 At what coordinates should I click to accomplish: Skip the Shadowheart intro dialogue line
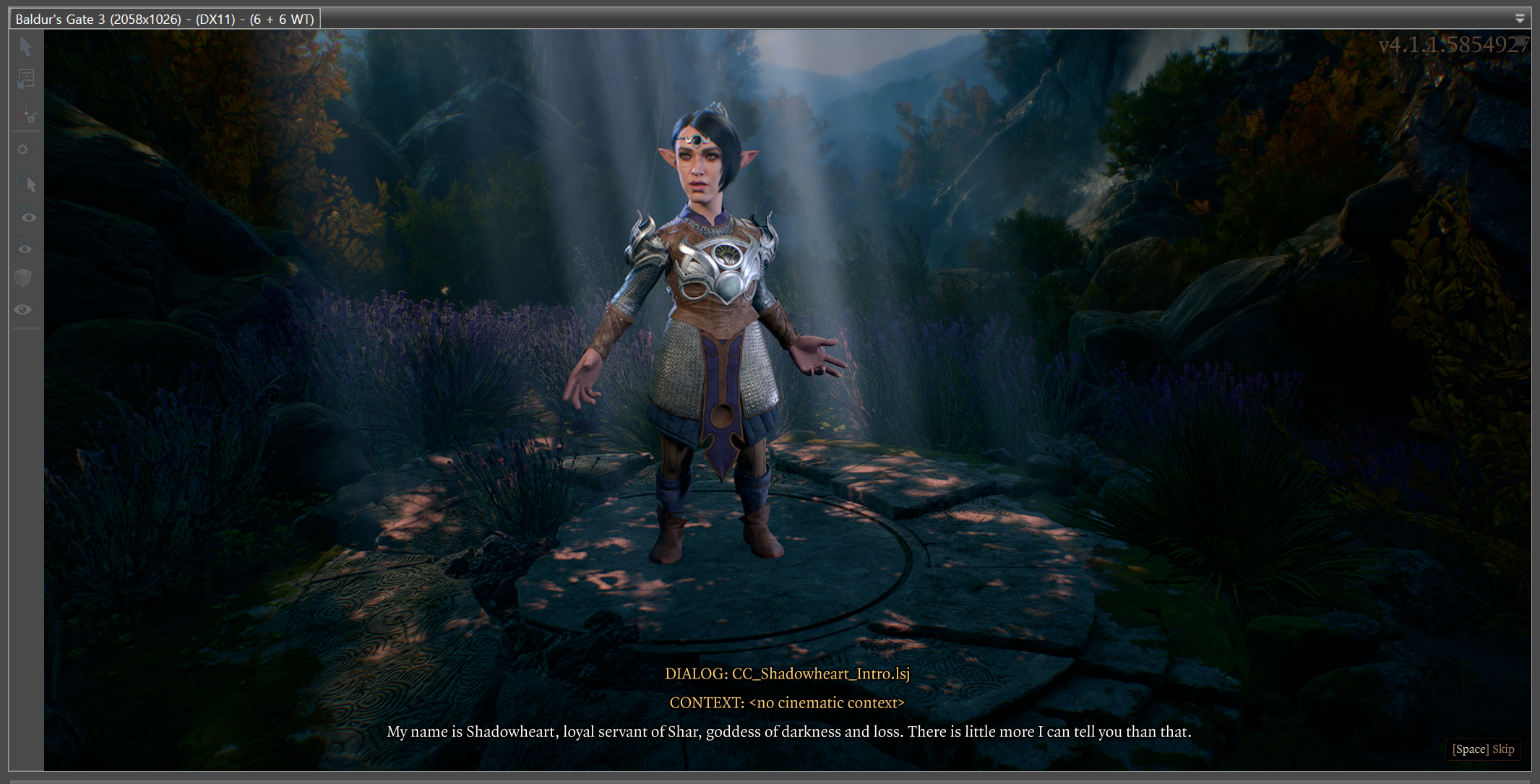pos(1483,749)
